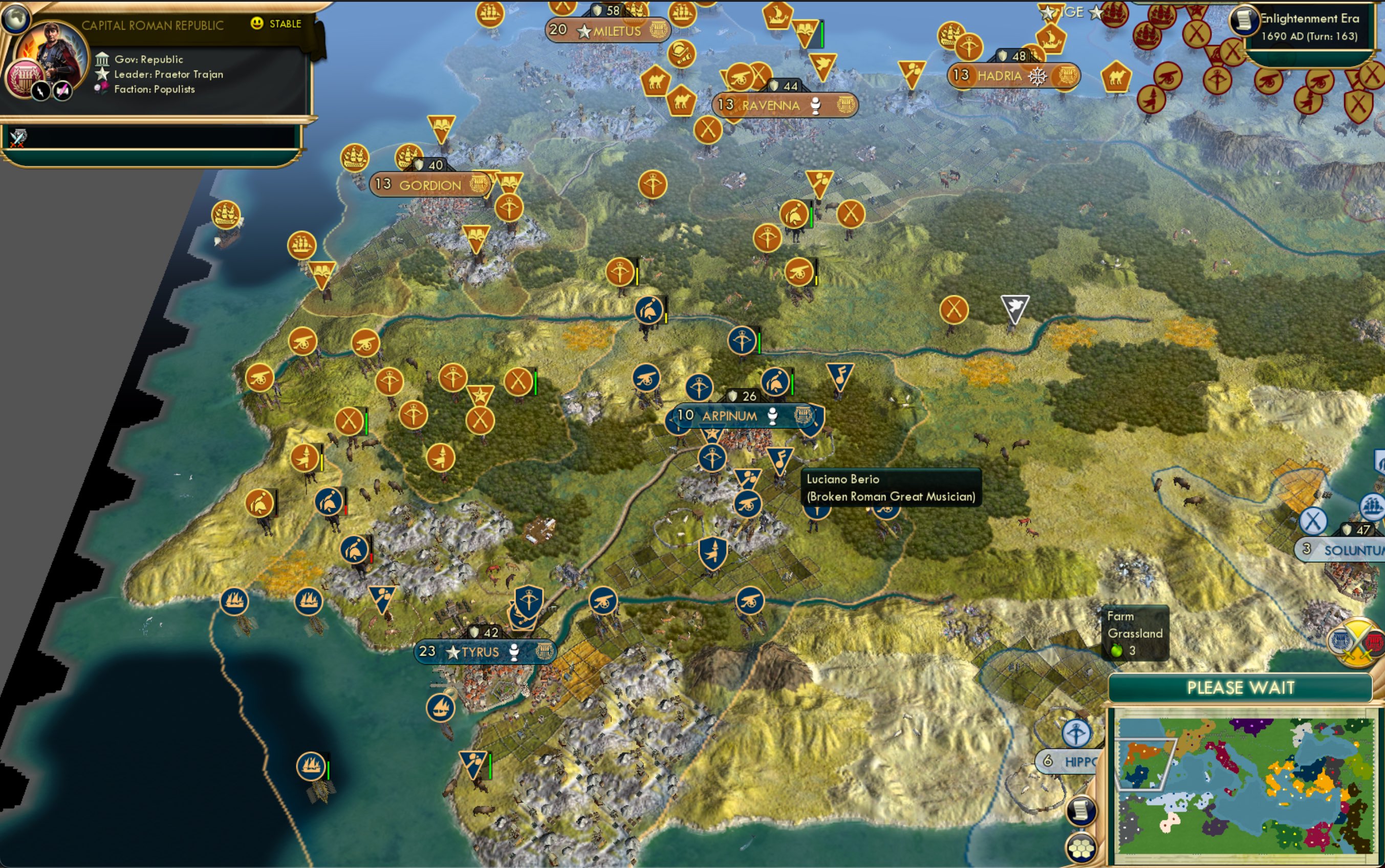This screenshot has height=868, width=1385.
Task: Toggle the hex grid overlay button
Action: pos(1081,845)
